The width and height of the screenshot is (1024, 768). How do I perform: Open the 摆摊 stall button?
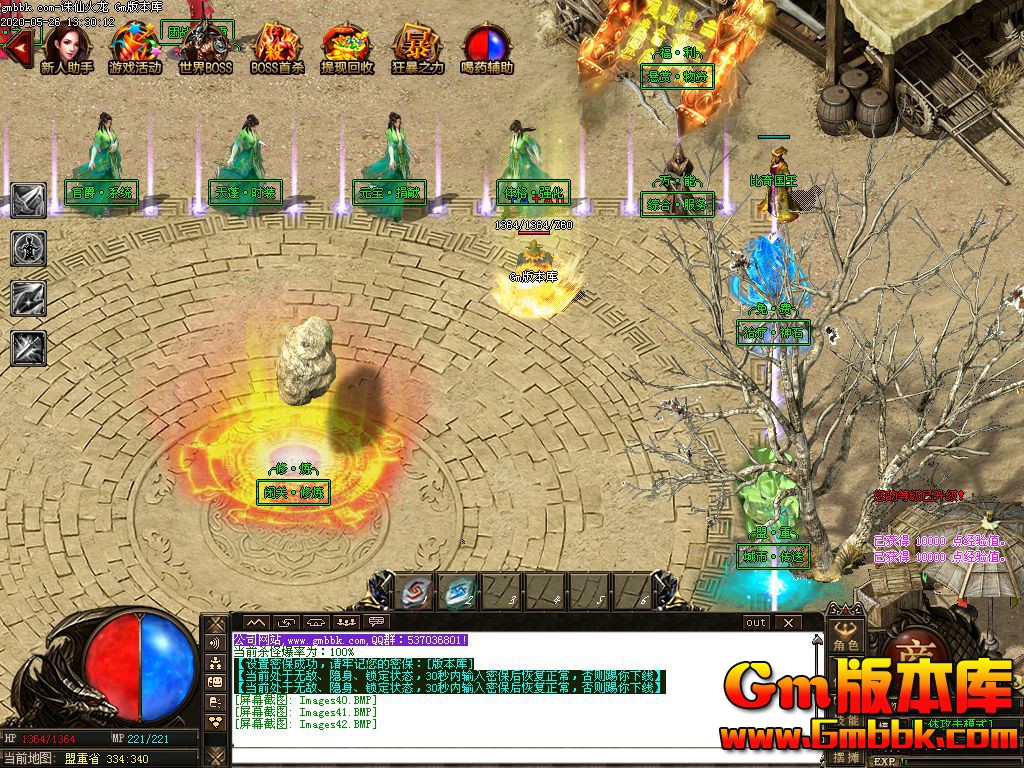846,757
